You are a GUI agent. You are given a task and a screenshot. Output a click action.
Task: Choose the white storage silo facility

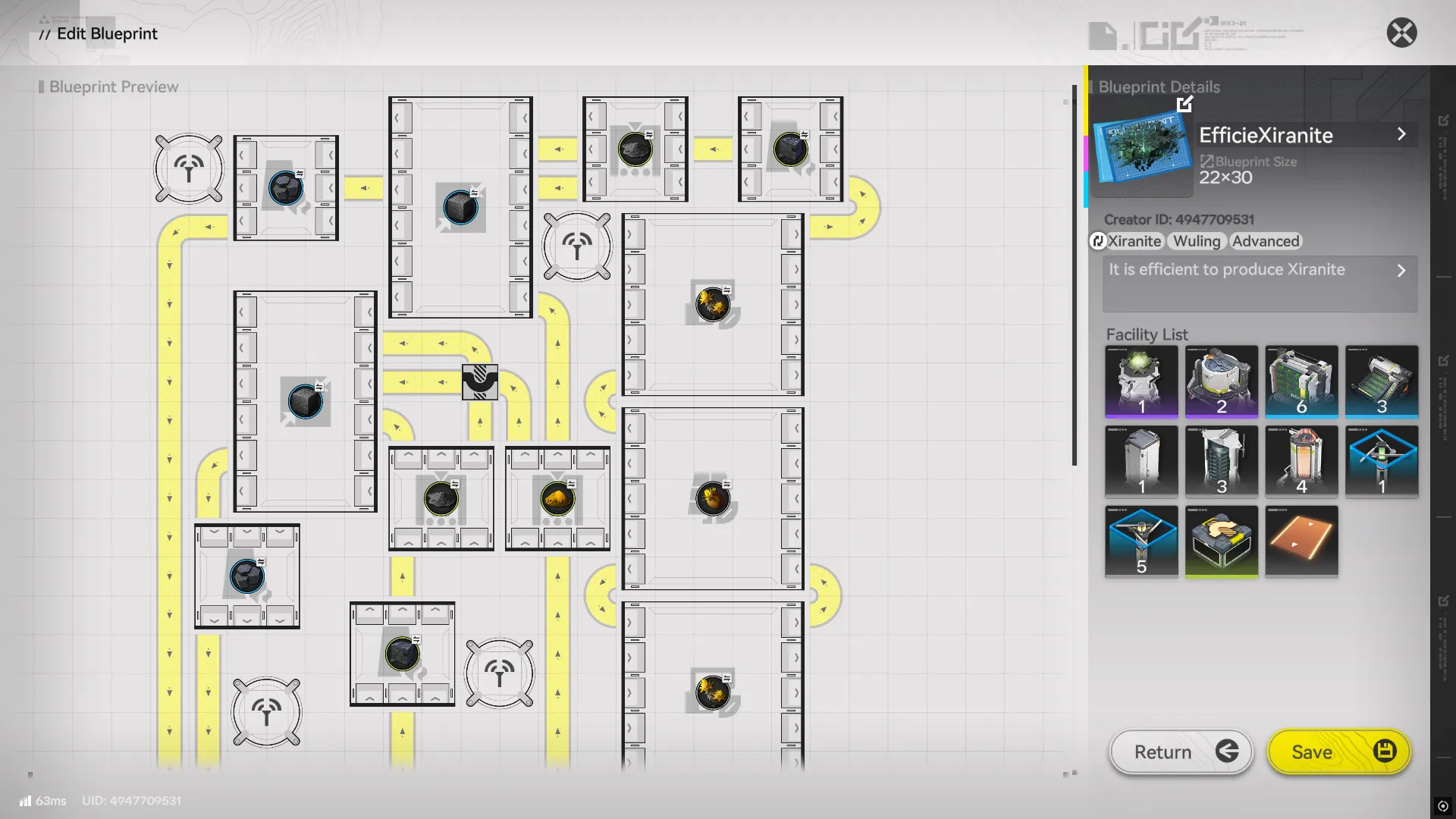[x=1141, y=461]
